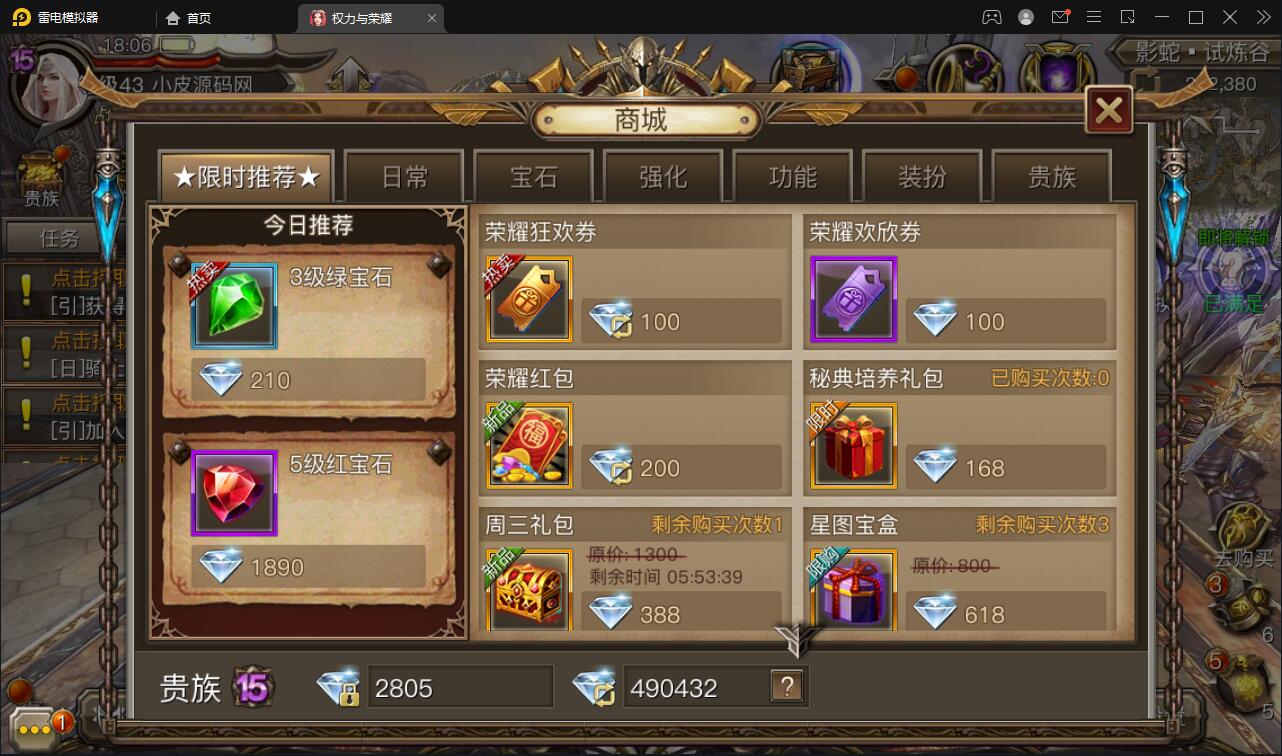Click the 荣耀狂欢券 hot-sale ticket icon
Viewport: 1282px width, 756px height.
tap(528, 298)
